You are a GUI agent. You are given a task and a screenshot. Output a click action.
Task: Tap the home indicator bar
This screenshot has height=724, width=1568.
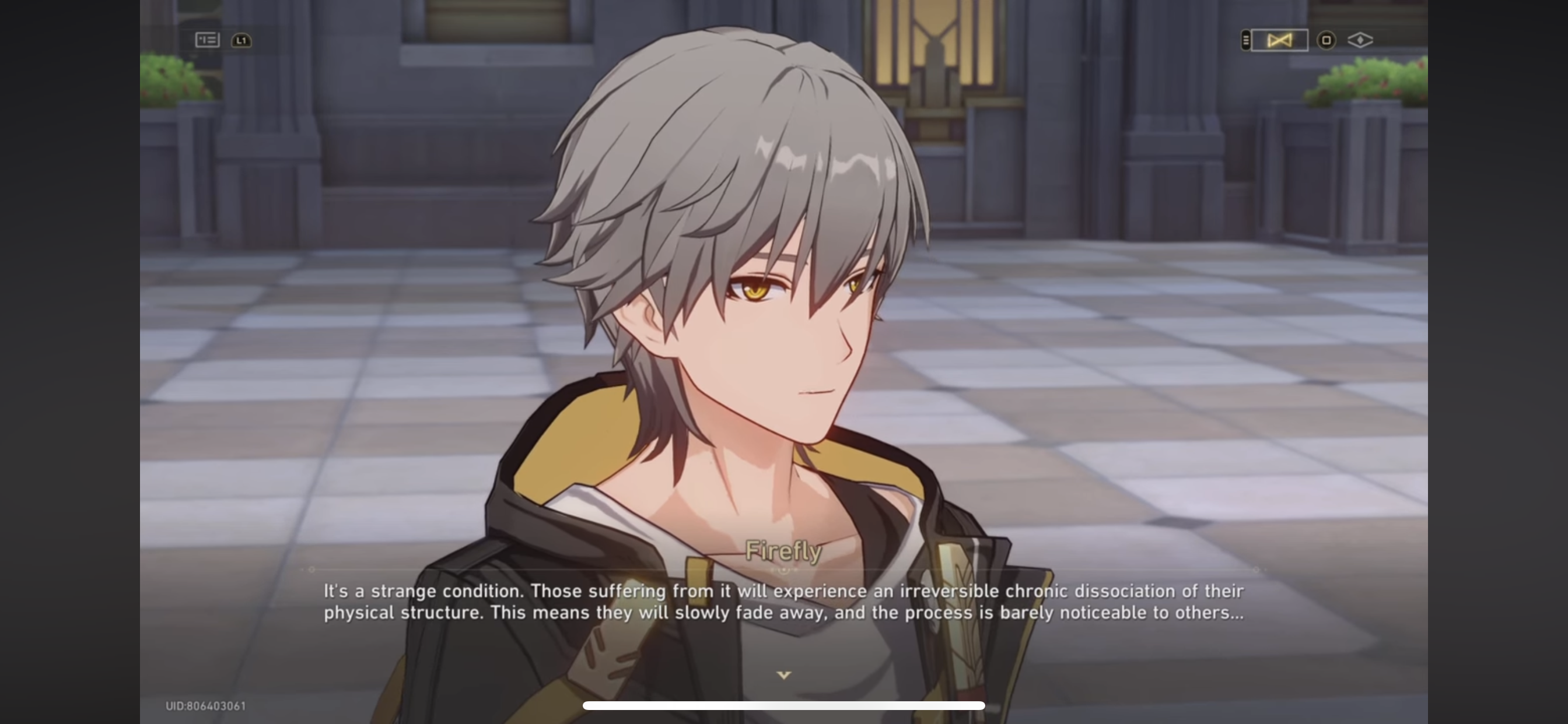(x=784, y=706)
